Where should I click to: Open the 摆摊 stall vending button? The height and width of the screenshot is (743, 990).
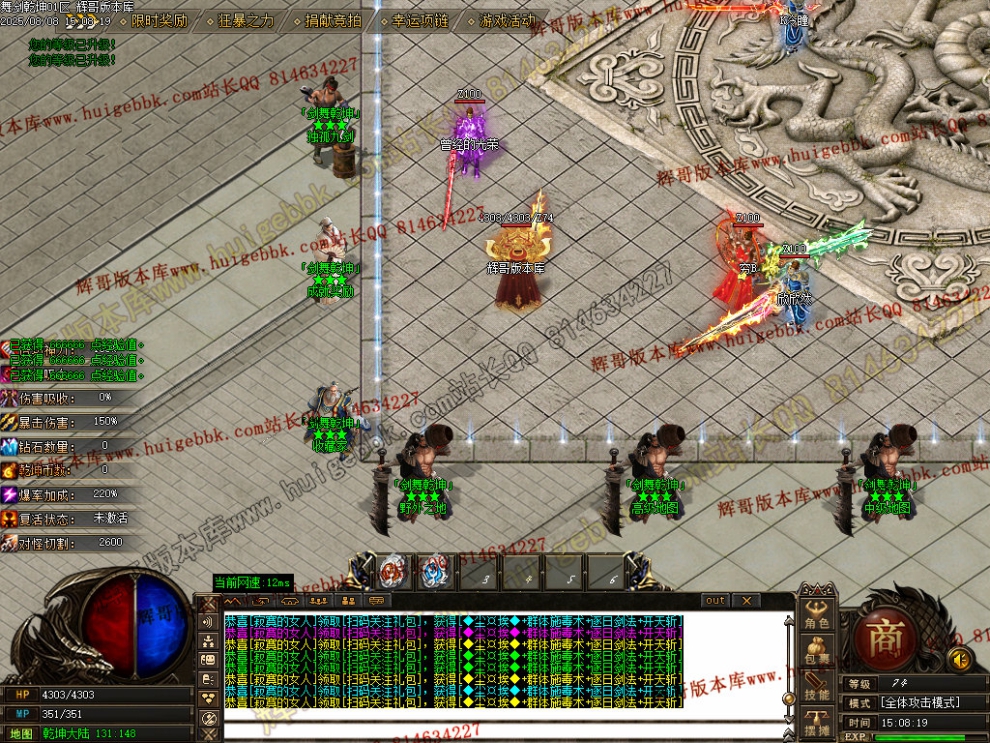[817, 723]
